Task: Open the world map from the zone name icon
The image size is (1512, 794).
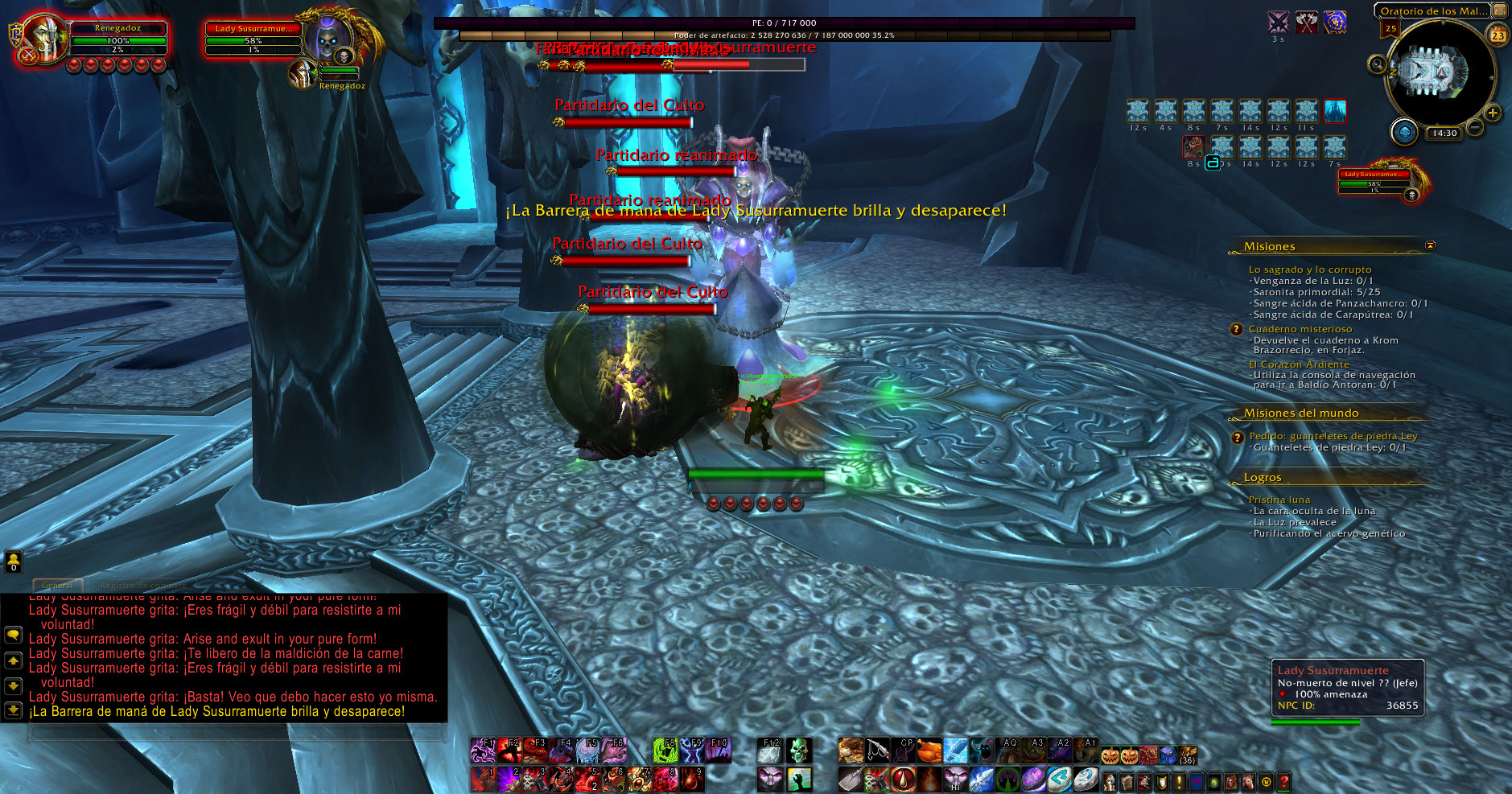Action: (1500, 10)
